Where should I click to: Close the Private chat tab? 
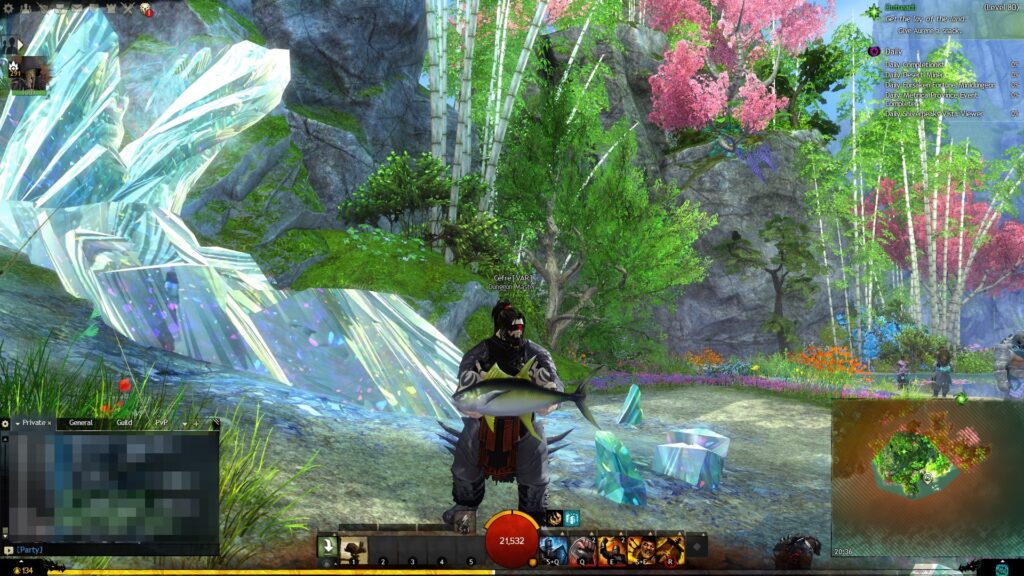click(x=50, y=423)
